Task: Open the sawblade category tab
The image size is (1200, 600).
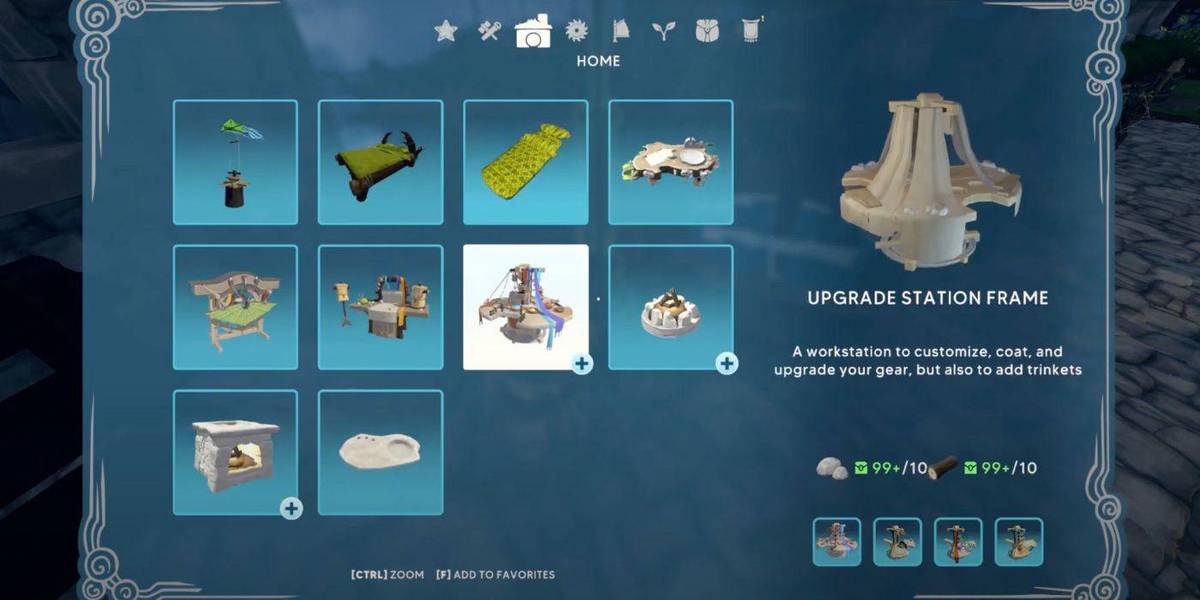Action: [576, 32]
